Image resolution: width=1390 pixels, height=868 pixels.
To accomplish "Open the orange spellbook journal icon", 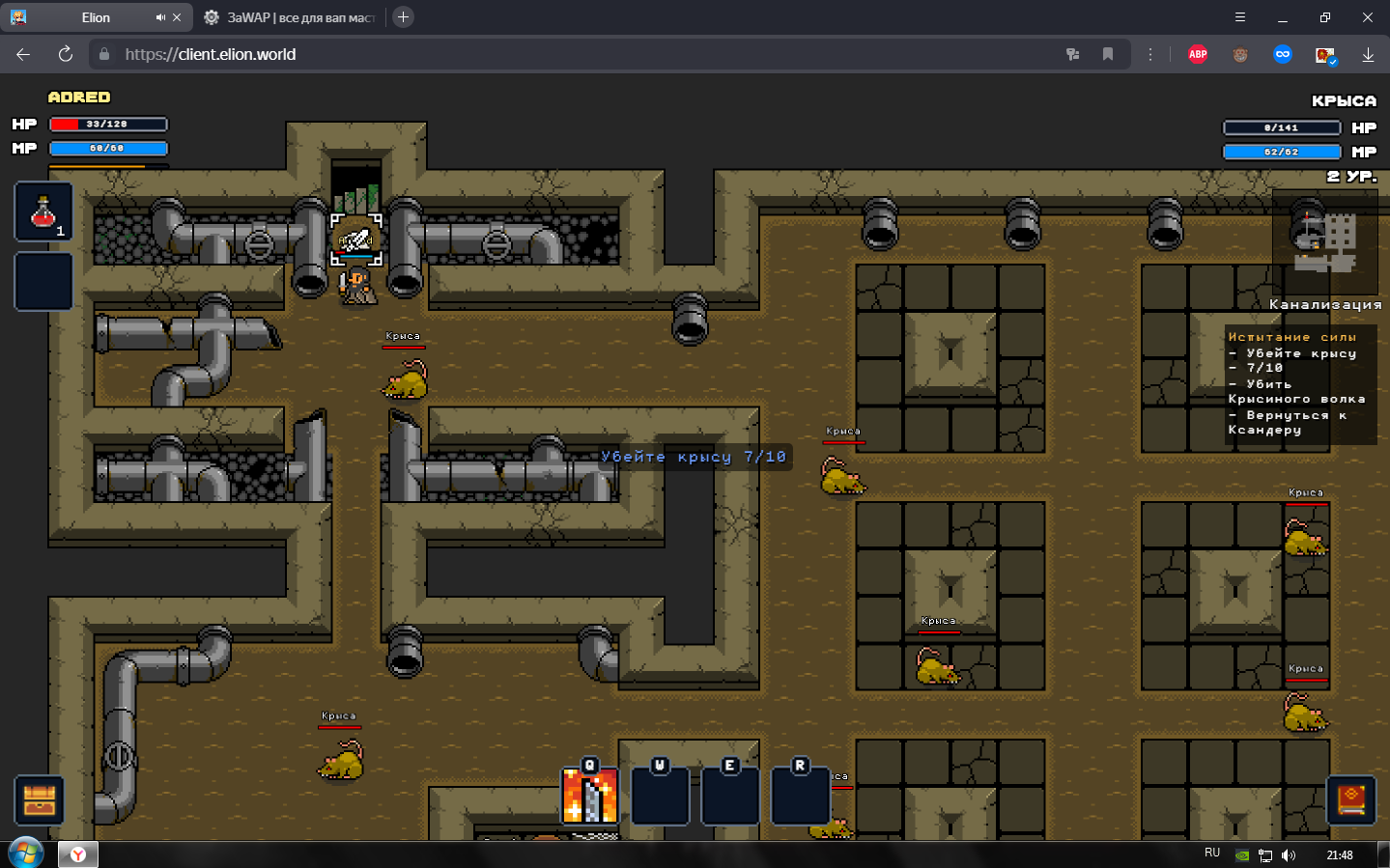I will coord(1350,799).
